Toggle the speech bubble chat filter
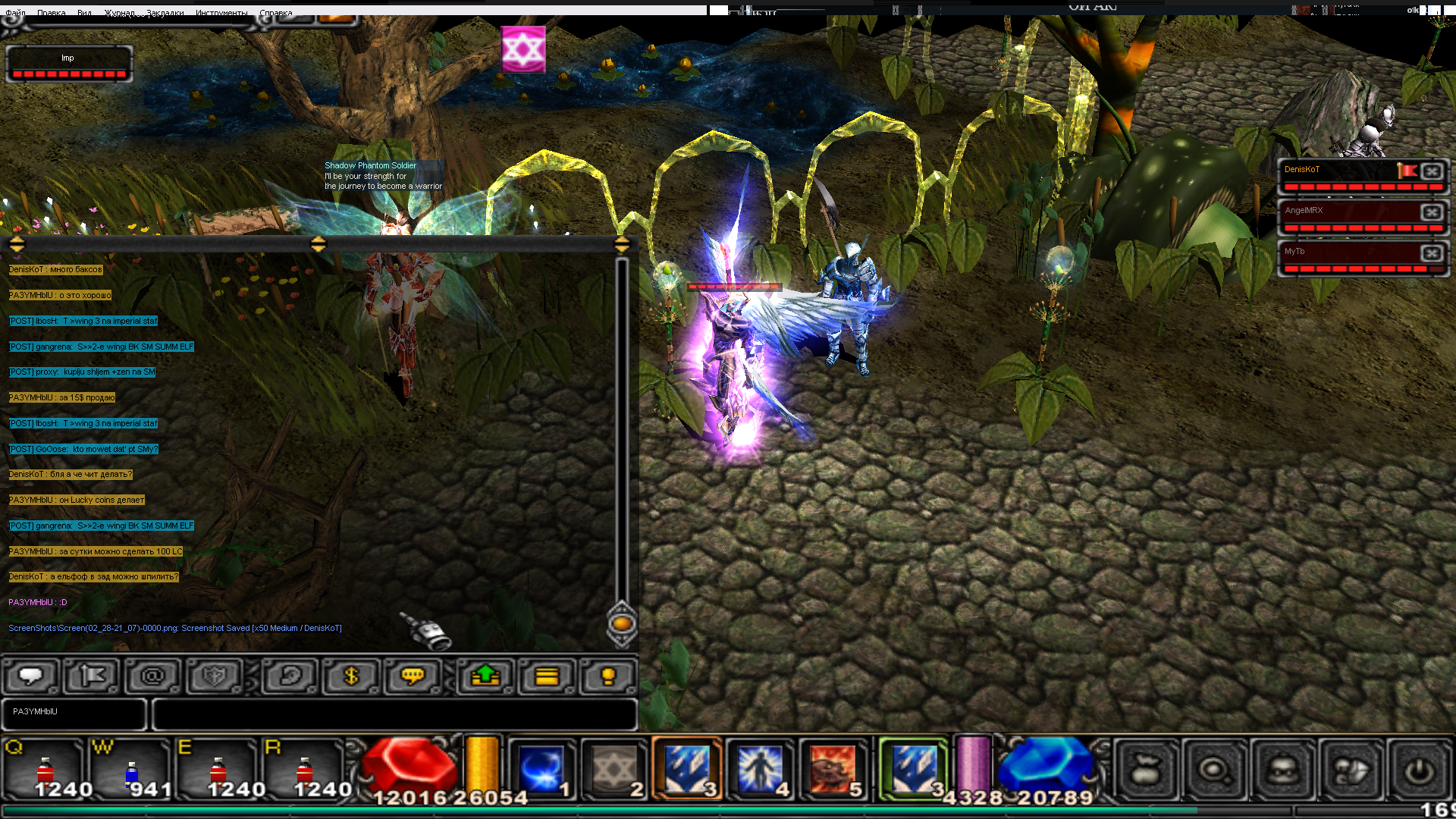1456x819 pixels. click(x=31, y=676)
